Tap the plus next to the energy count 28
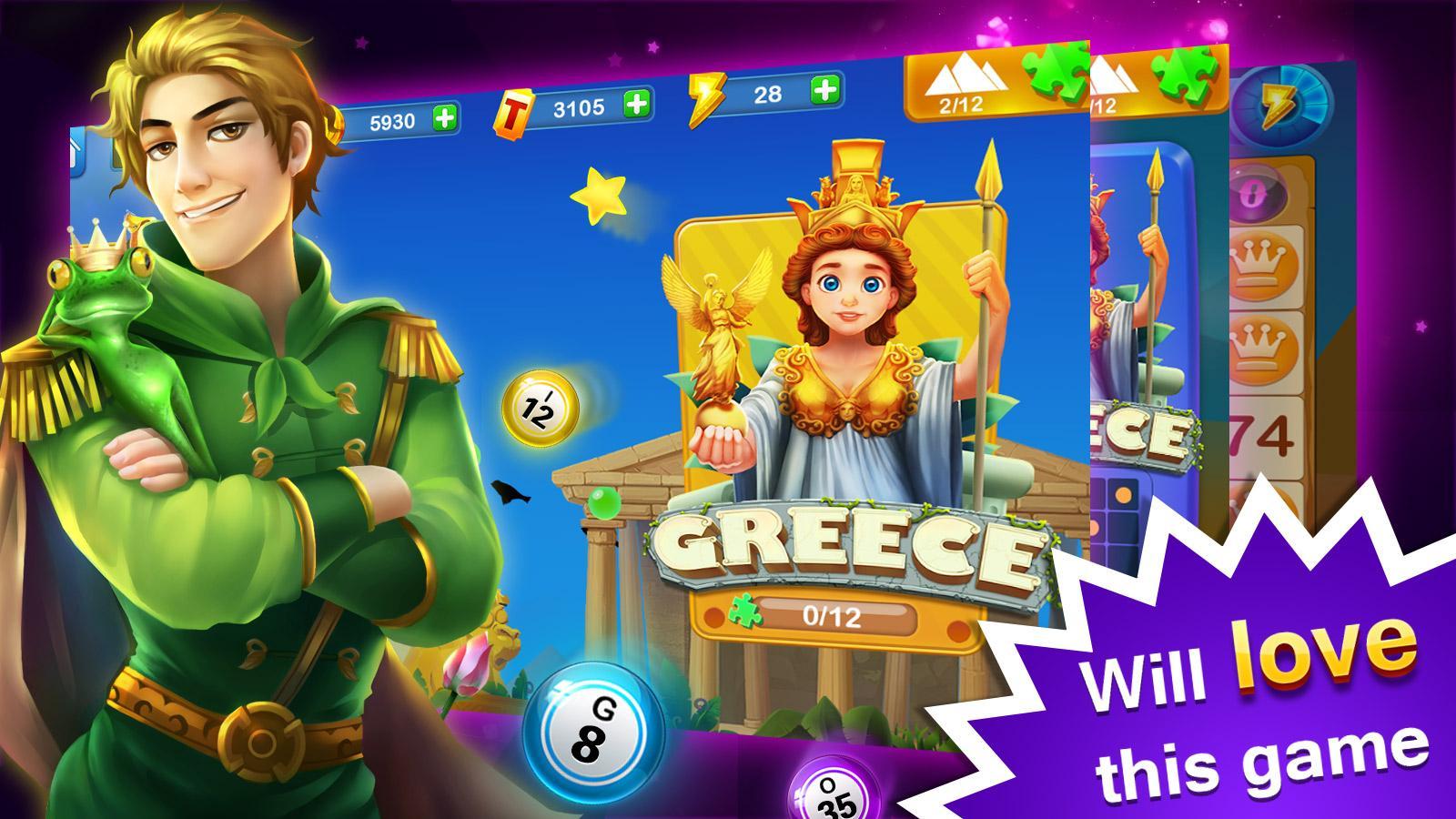The image size is (1456, 819). 824,91
